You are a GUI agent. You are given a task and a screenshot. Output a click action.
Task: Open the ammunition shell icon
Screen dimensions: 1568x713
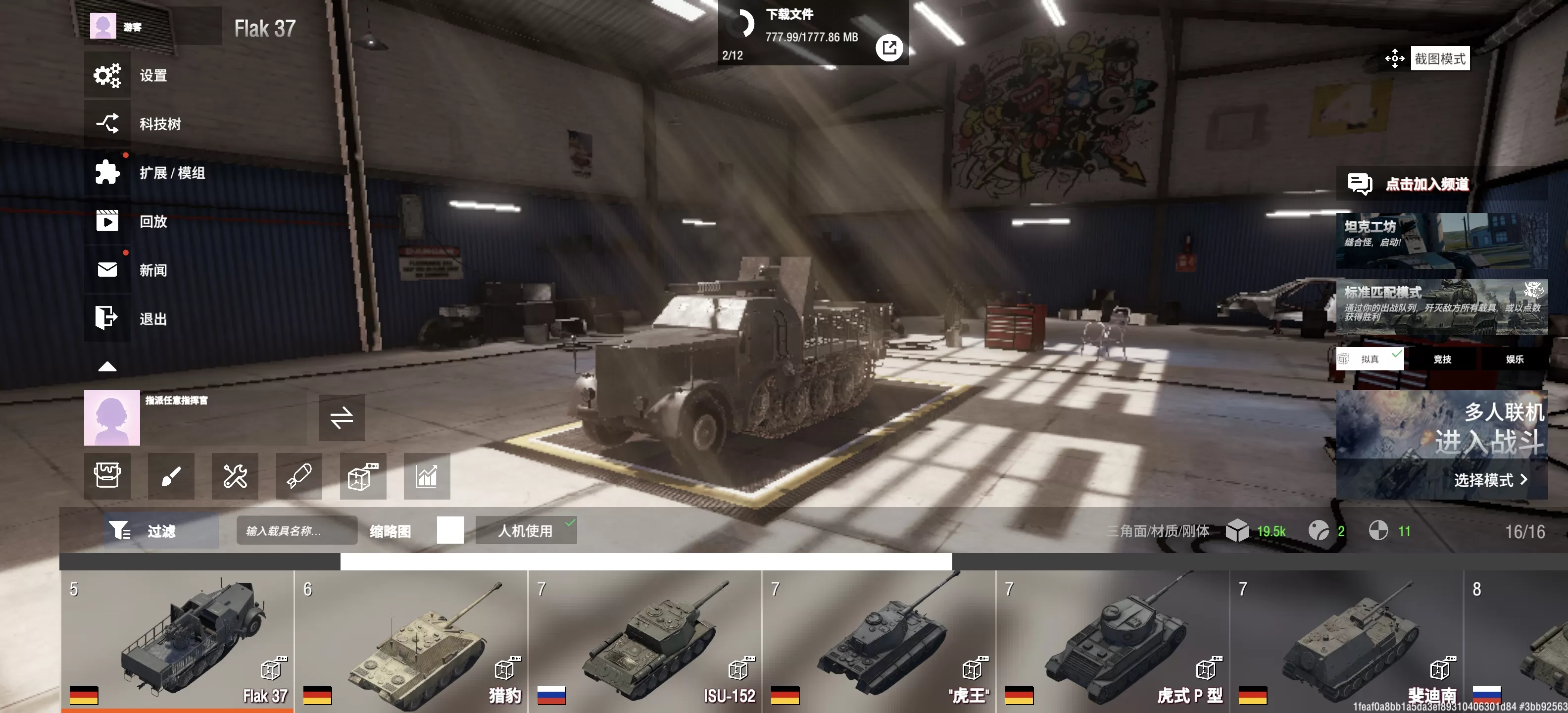coord(299,476)
